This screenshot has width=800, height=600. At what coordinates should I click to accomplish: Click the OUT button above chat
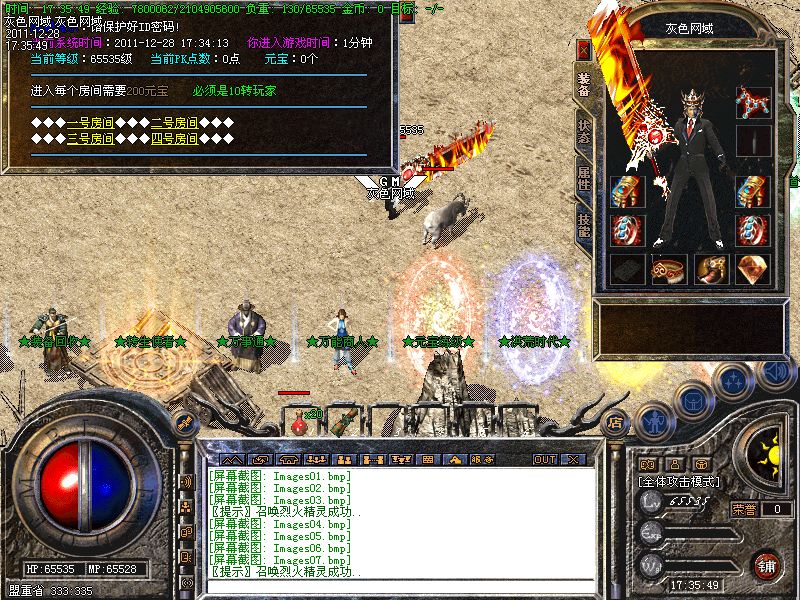[544, 459]
